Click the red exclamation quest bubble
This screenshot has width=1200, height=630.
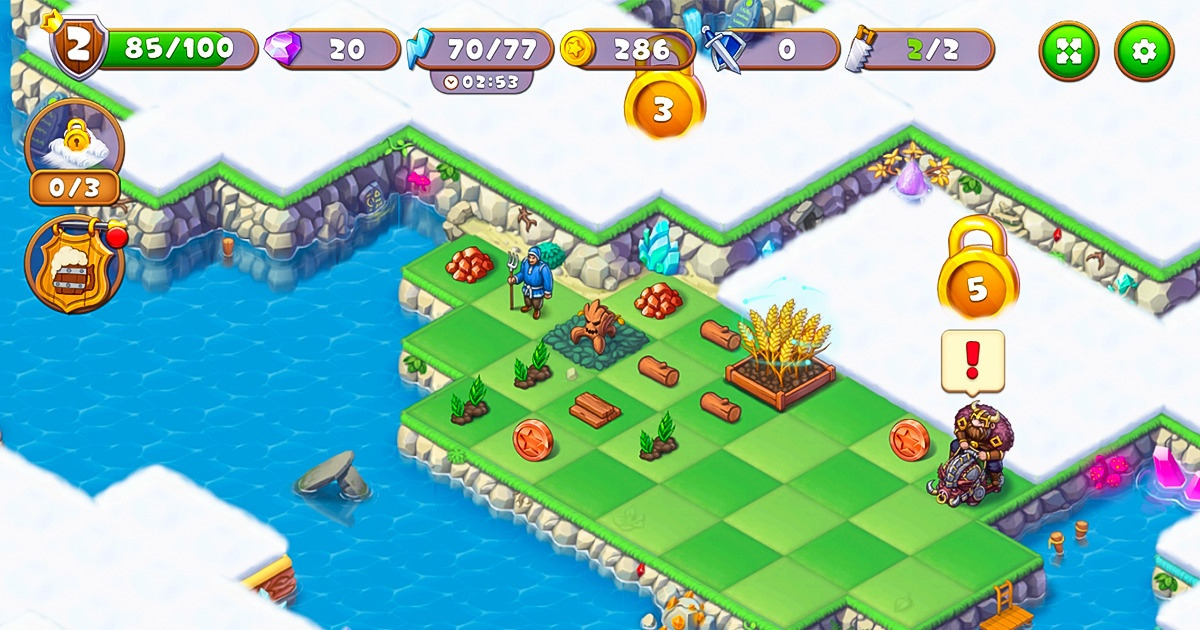pyautogui.click(x=972, y=360)
